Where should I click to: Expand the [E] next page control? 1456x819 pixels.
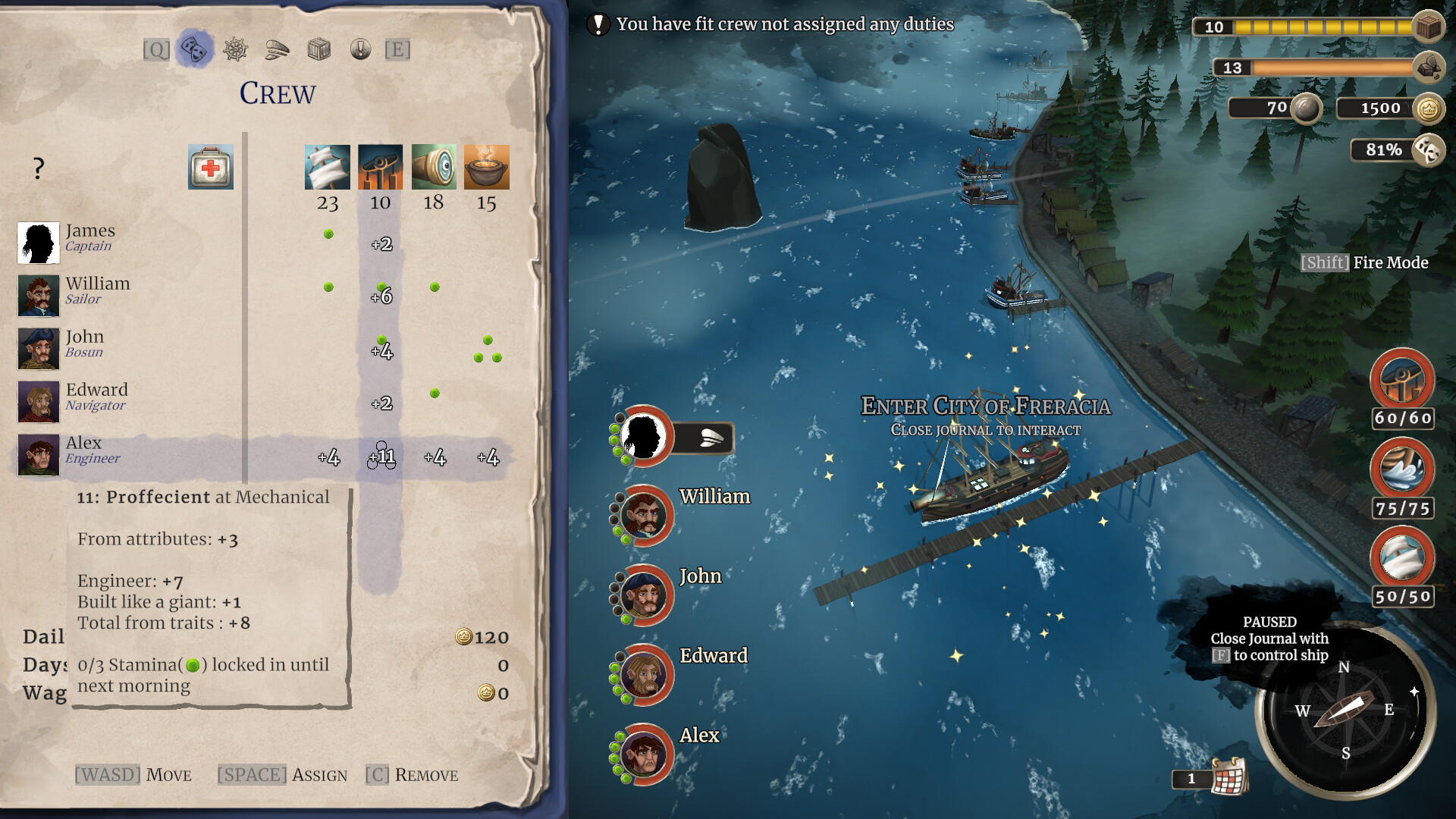pos(397,49)
